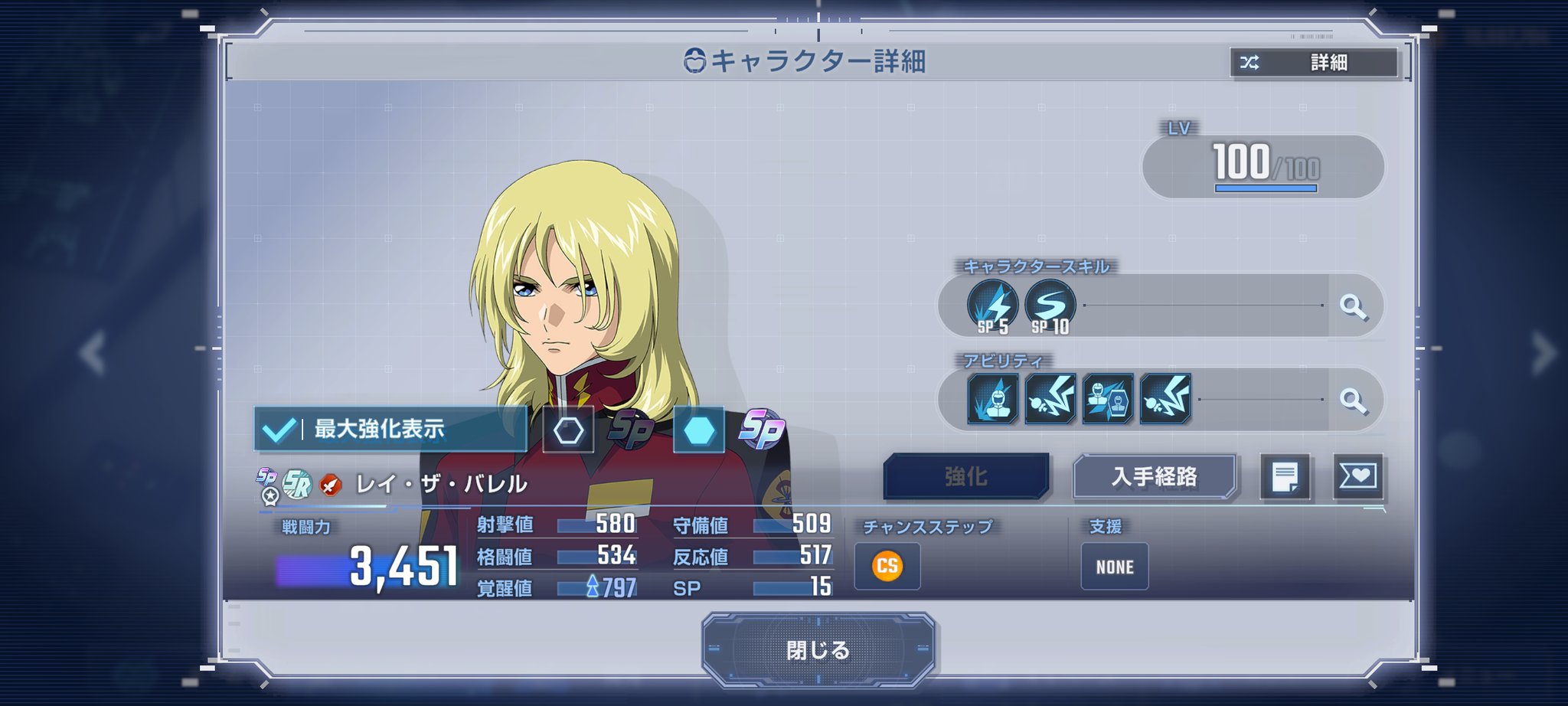Open the 入手経路 acquisition route
Image resolution: width=1568 pixels, height=706 pixels.
click(x=1155, y=476)
